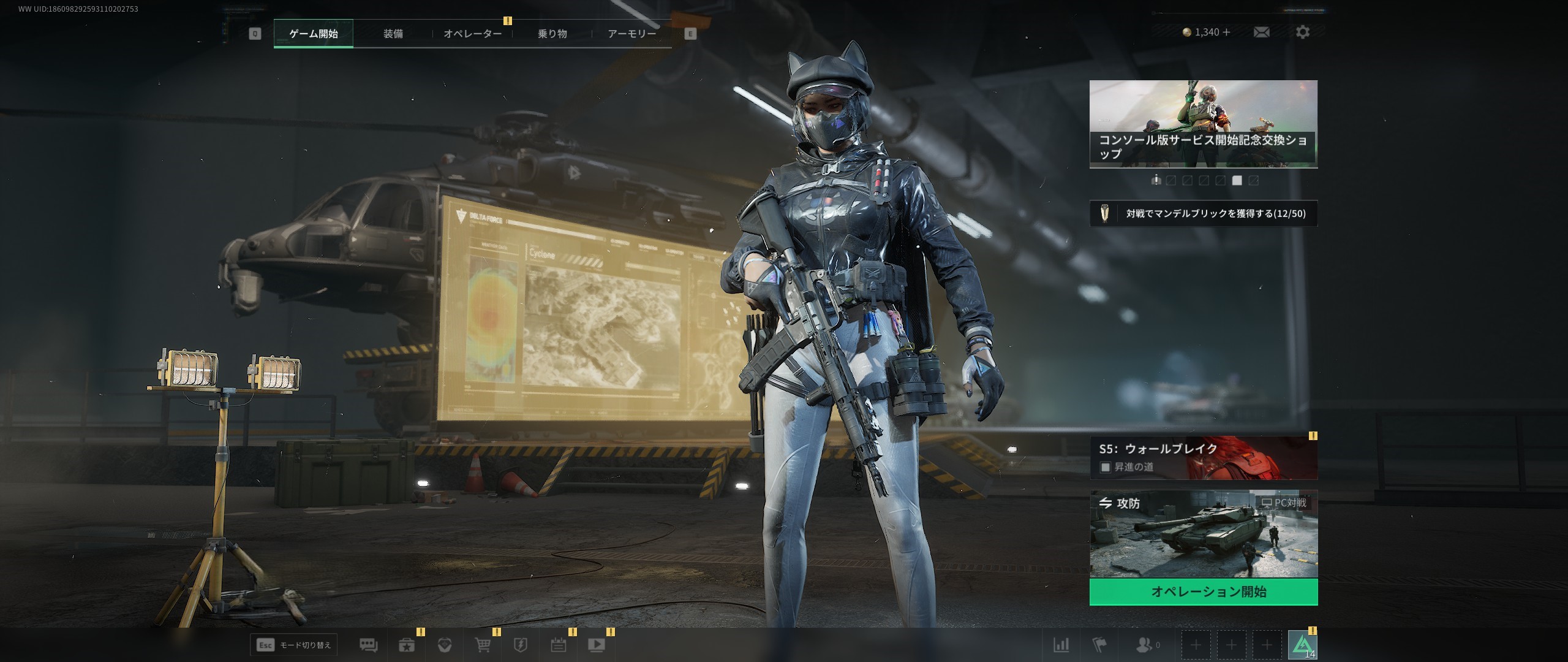Open the shopping cart store
Screen dimensions: 1568x662
point(483,645)
